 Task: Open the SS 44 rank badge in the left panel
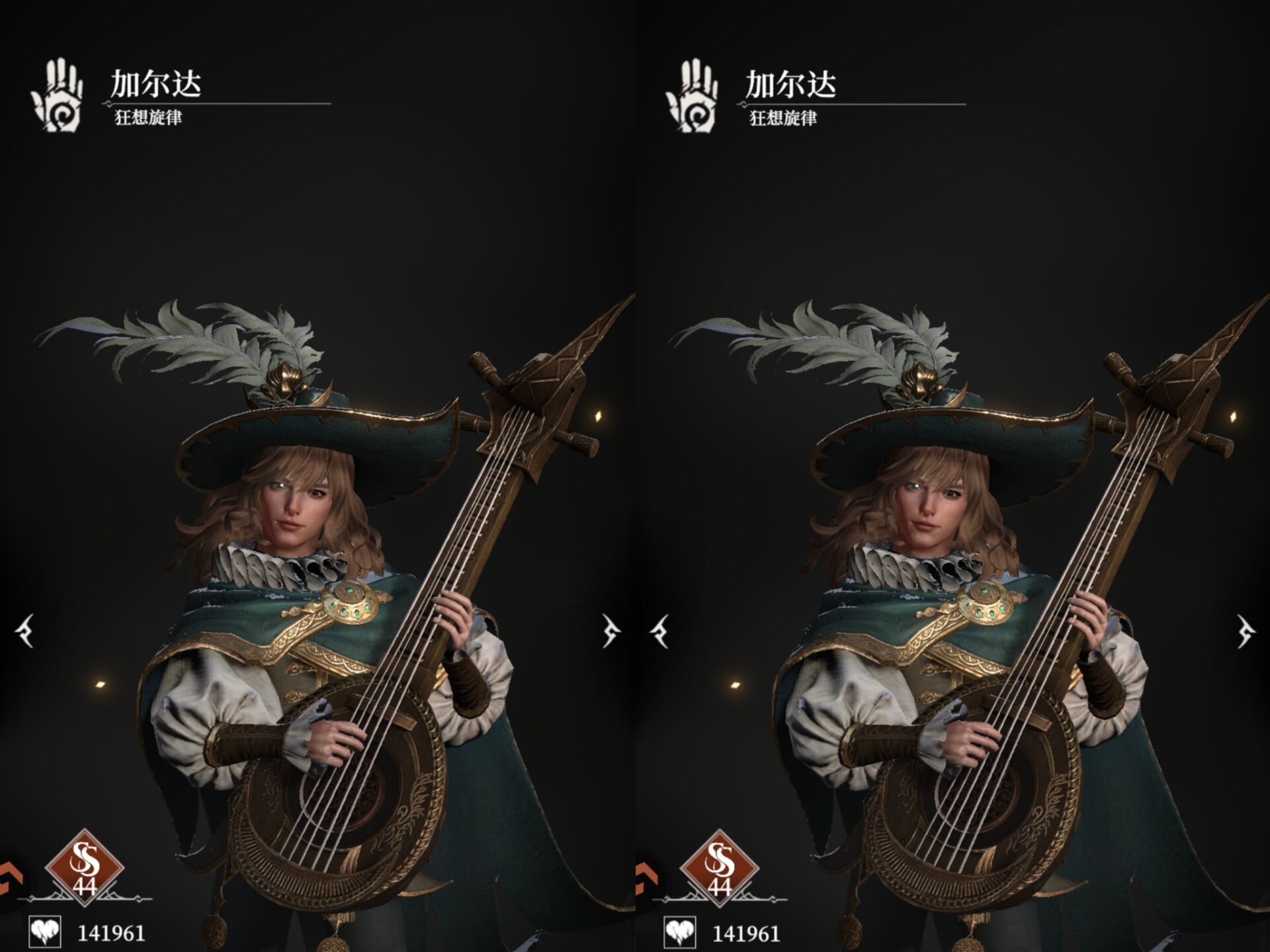coord(85,867)
